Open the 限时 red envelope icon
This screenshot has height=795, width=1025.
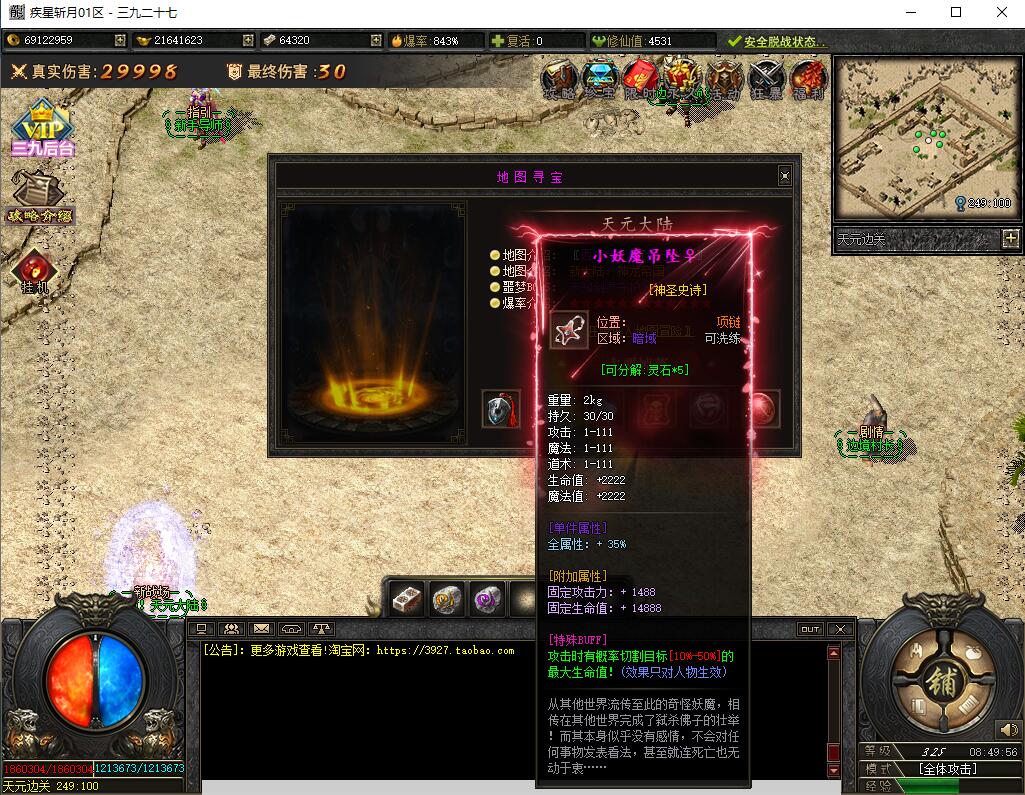point(640,78)
